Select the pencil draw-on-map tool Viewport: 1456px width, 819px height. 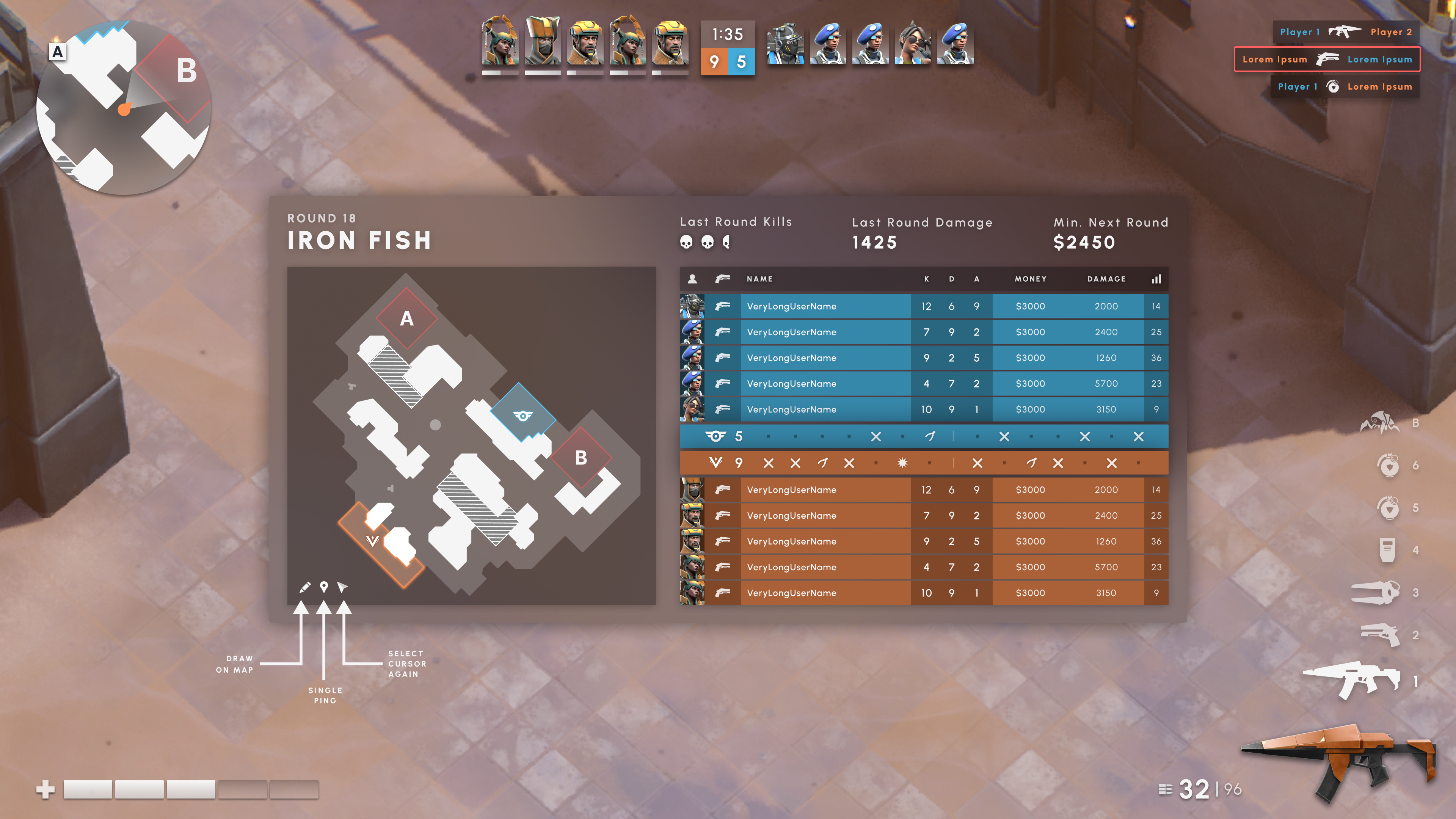[x=304, y=587]
